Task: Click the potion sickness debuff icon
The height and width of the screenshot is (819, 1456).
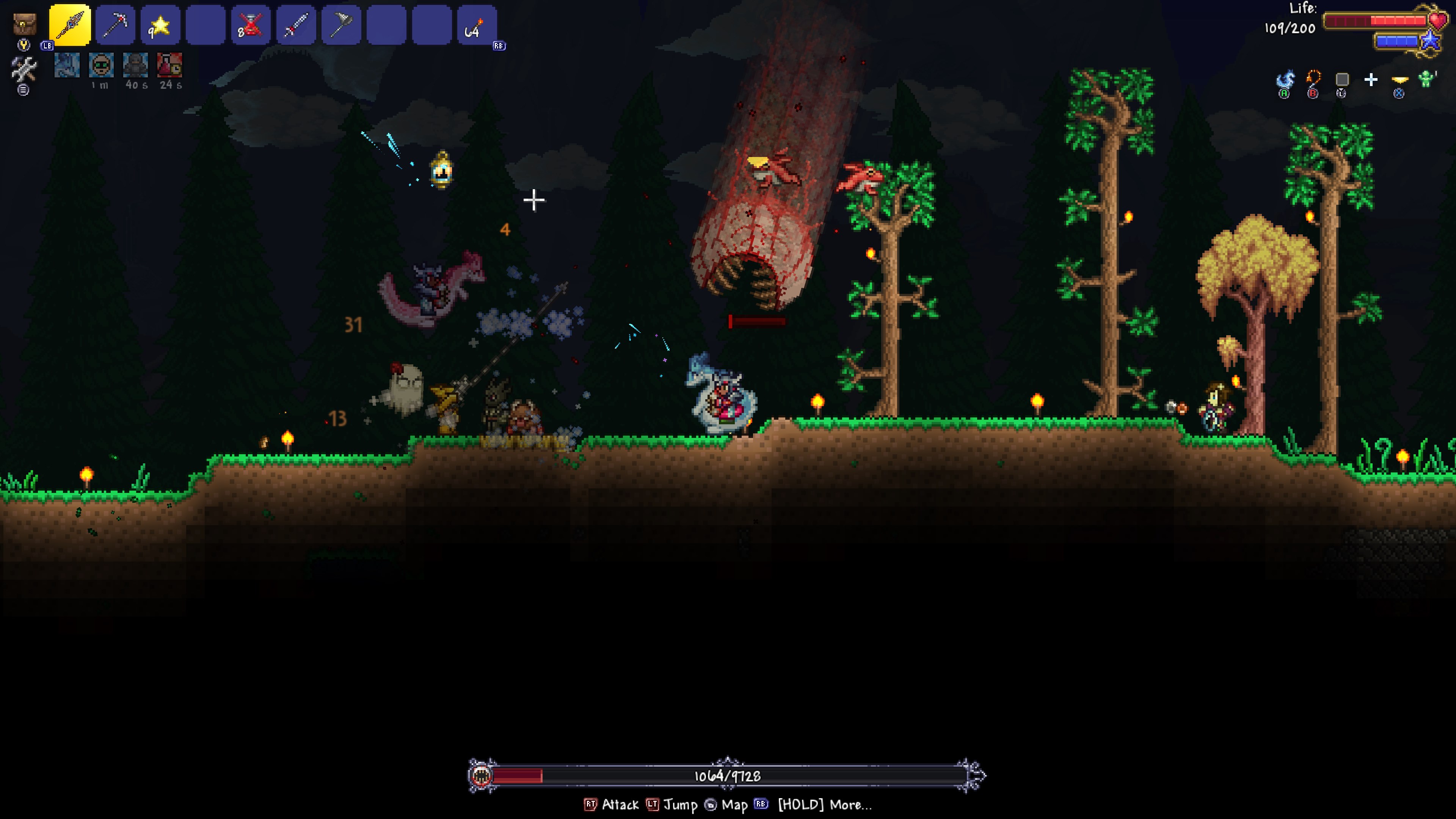Action: click(x=169, y=65)
